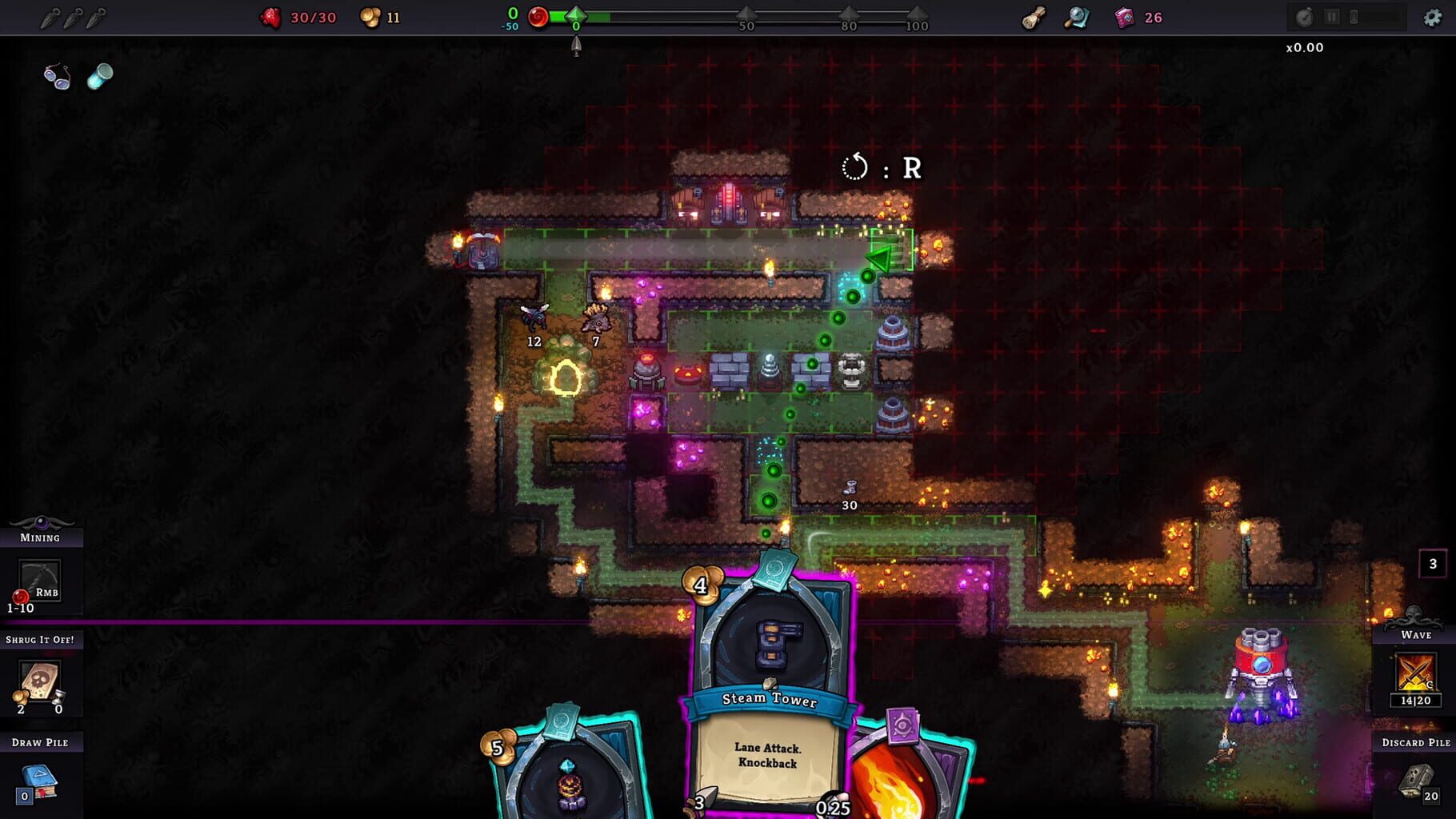Select the magnifying glass card inspect icon
The height and width of the screenshot is (819, 1456).
pyautogui.click(x=1078, y=17)
